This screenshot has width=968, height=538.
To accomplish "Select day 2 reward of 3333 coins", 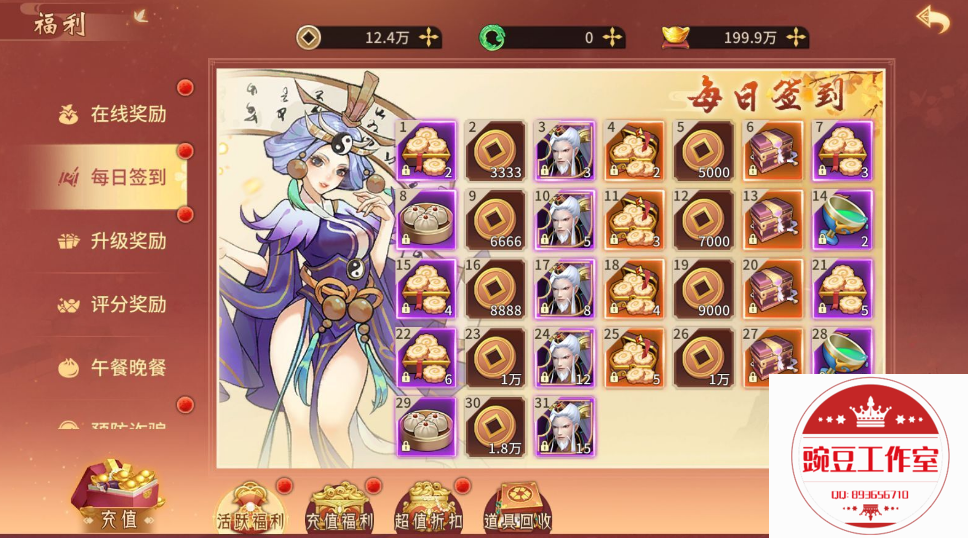I will point(496,150).
